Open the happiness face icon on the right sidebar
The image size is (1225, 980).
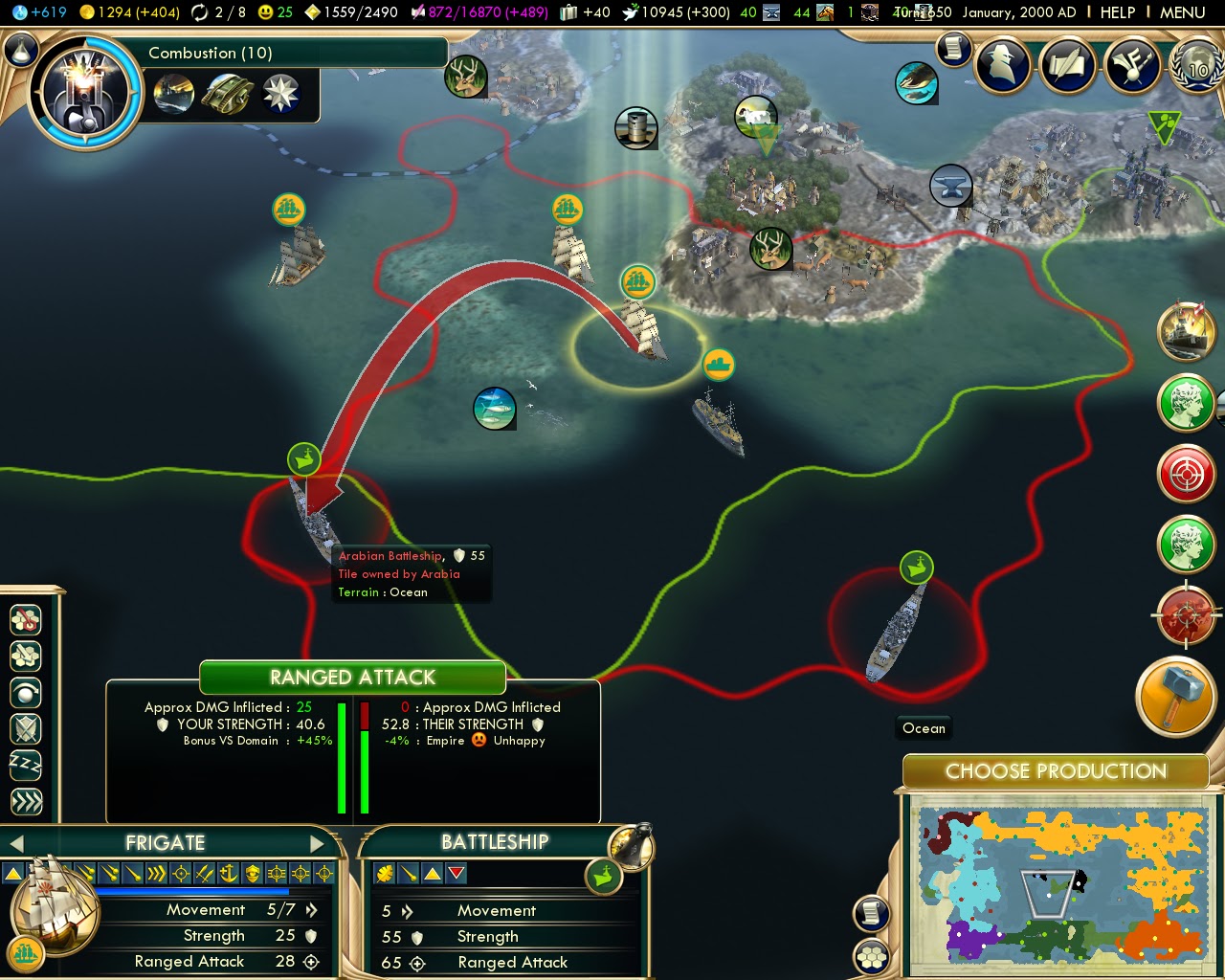click(1188, 405)
